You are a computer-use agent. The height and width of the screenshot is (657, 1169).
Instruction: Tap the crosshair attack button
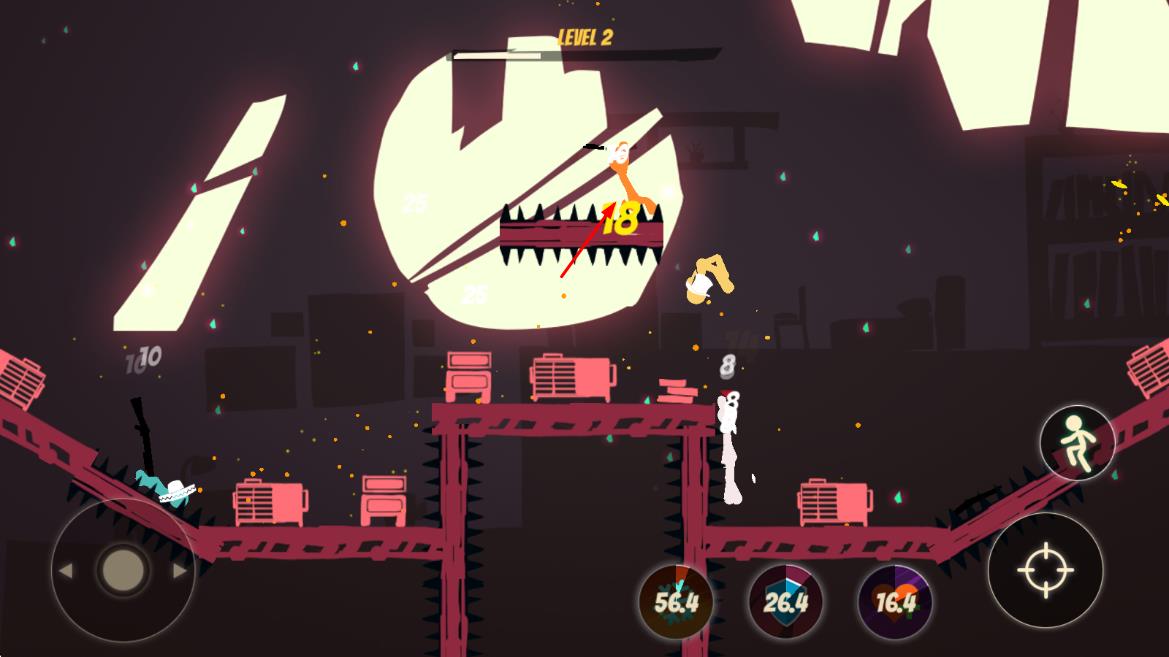(1045, 571)
